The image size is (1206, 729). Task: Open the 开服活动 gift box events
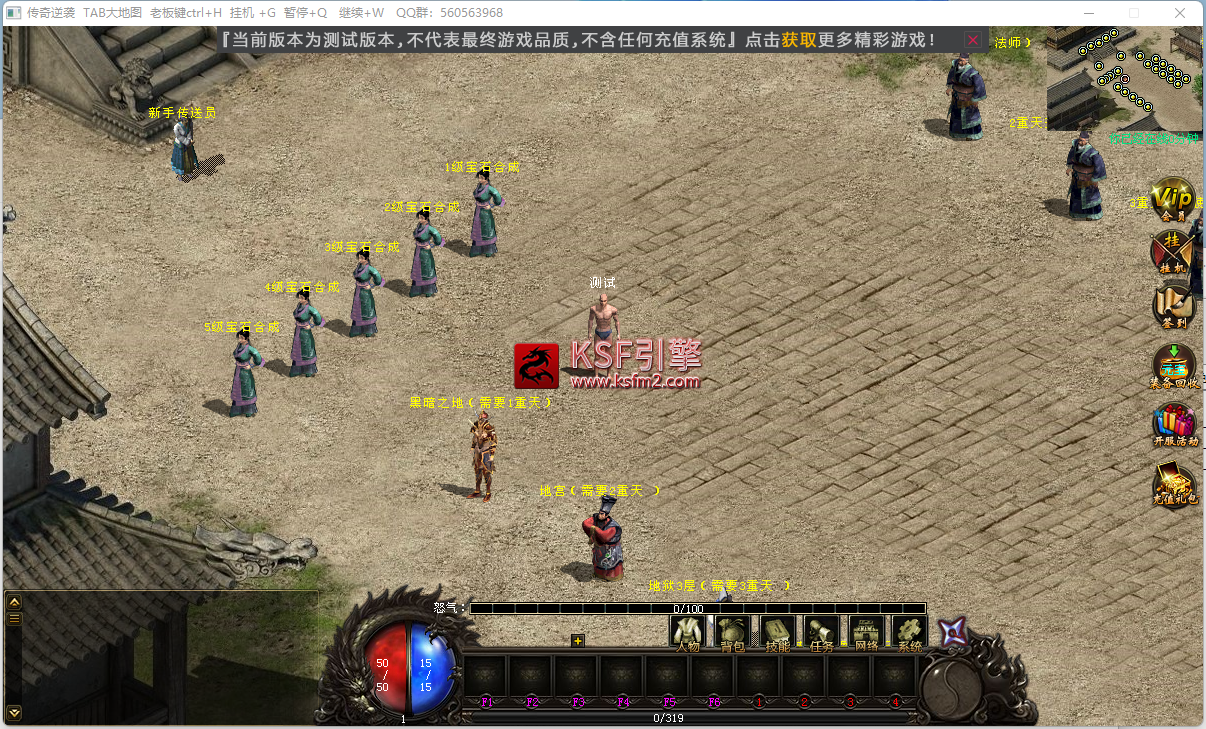pyautogui.click(x=1174, y=424)
